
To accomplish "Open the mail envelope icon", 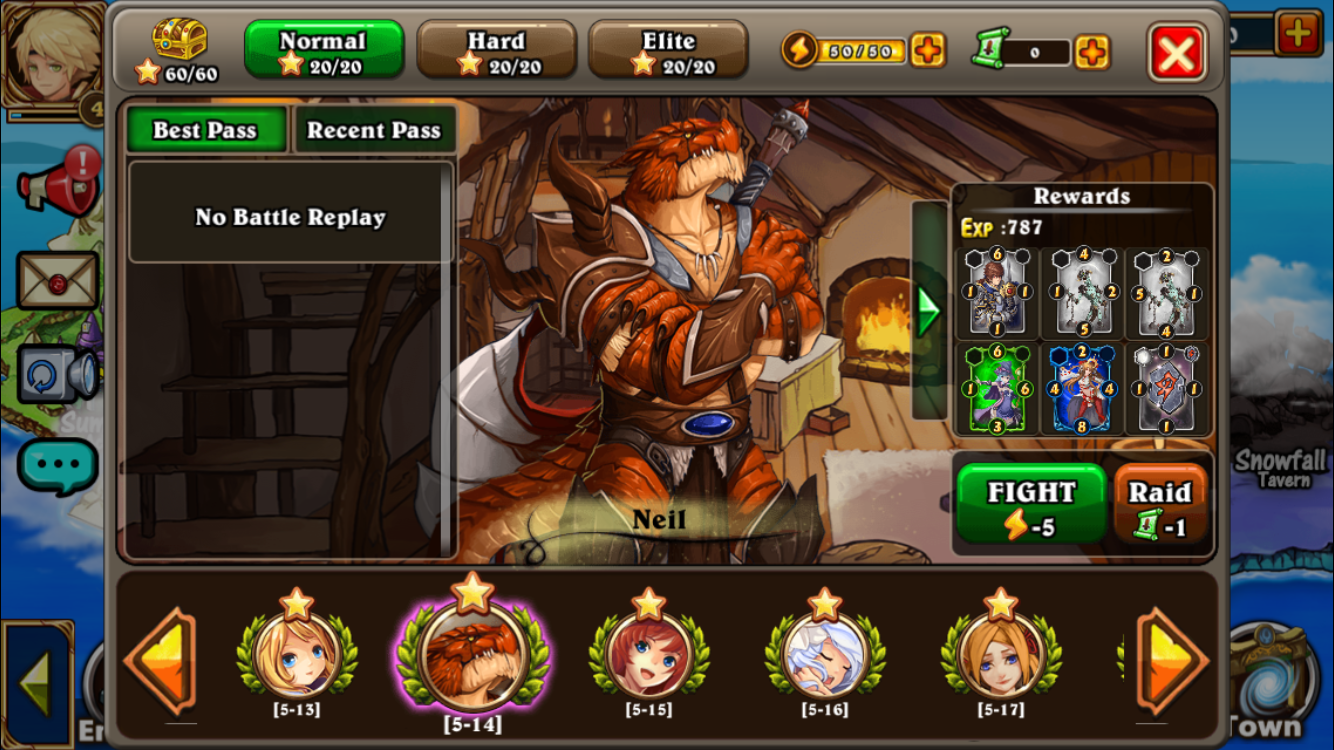I will point(57,281).
